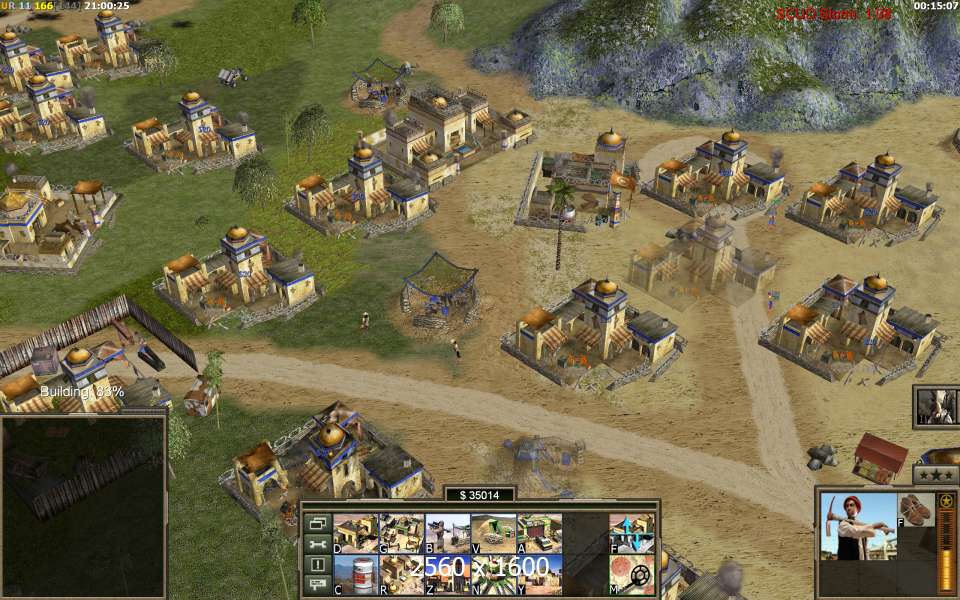Click the worker shoes upgrade icon
The height and width of the screenshot is (600, 960).
pos(915,509)
